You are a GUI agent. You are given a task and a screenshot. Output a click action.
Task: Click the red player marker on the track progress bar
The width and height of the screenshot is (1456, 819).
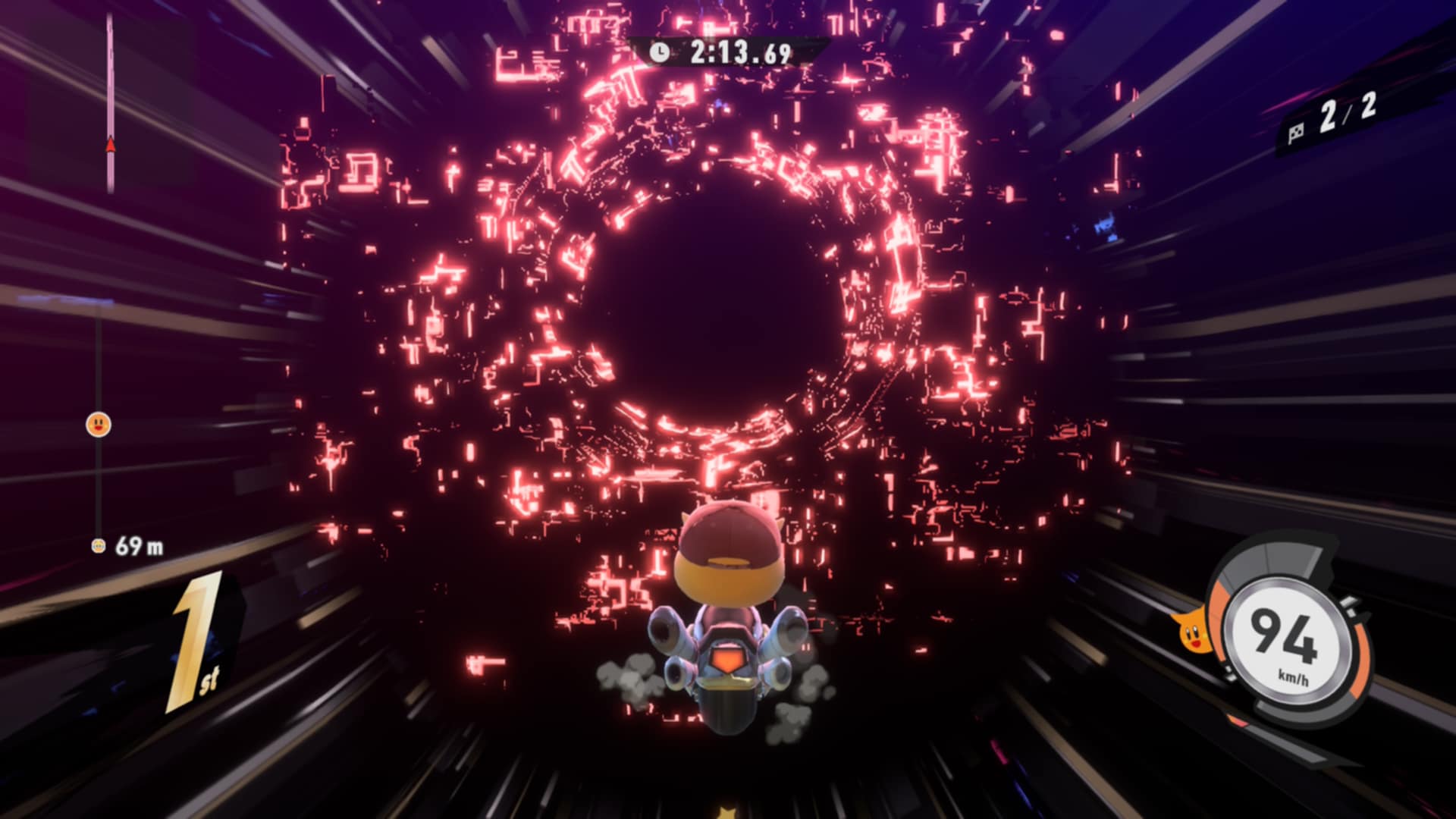click(111, 145)
